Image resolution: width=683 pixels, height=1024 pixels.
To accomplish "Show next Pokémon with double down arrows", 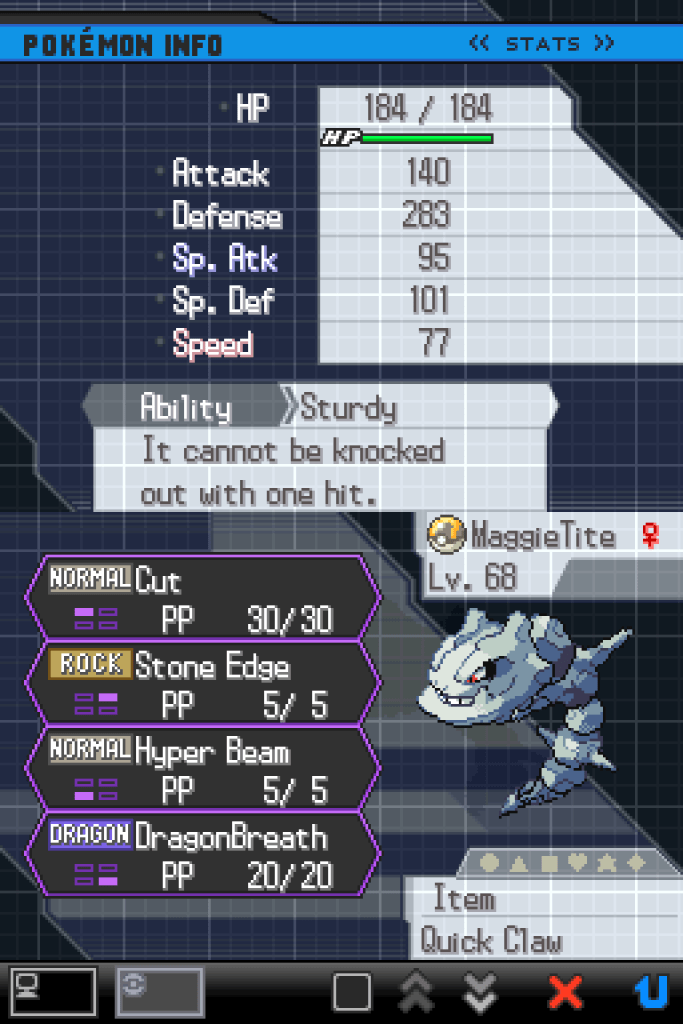I will point(481,992).
